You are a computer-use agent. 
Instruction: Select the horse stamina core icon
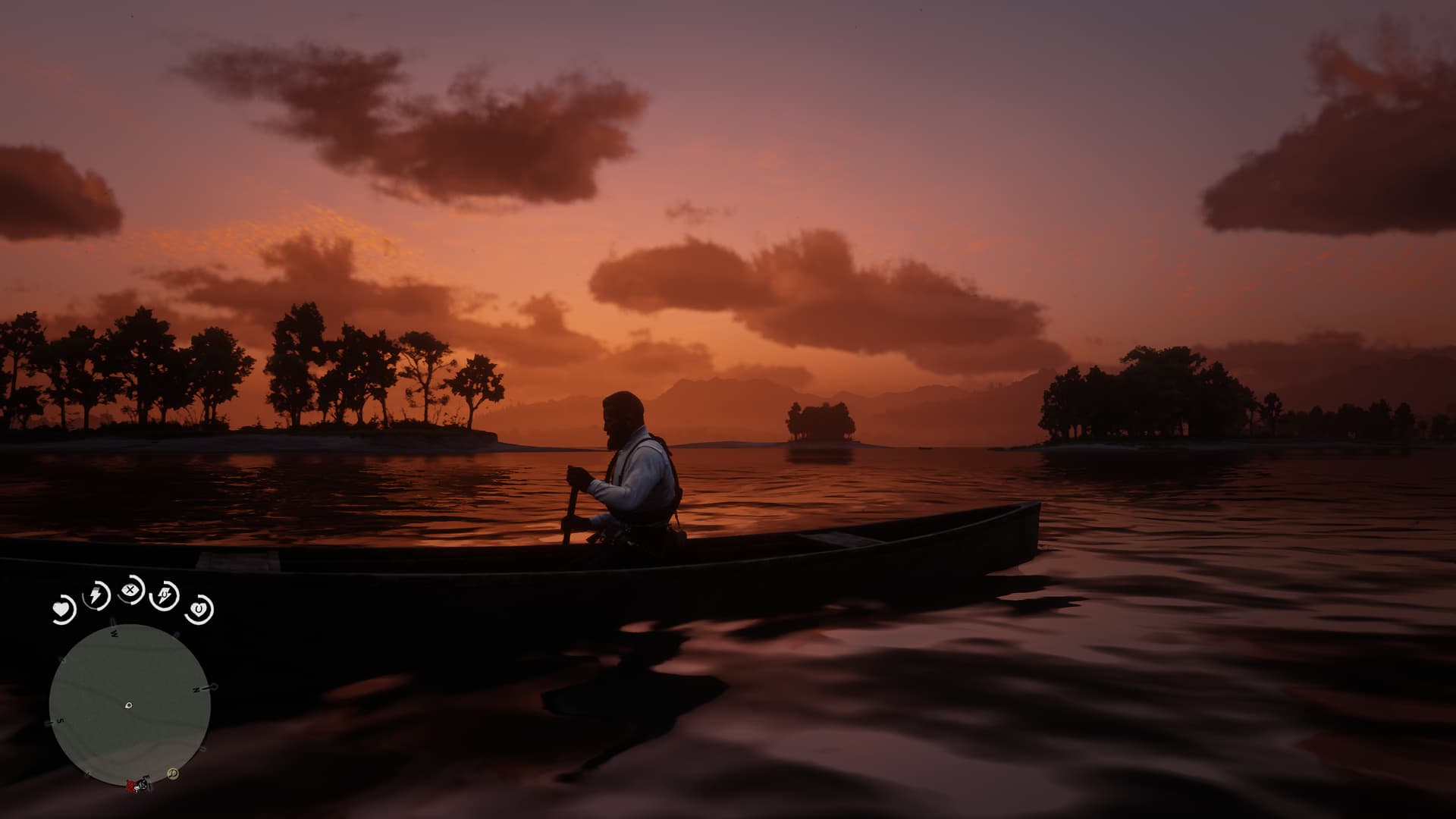click(165, 596)
